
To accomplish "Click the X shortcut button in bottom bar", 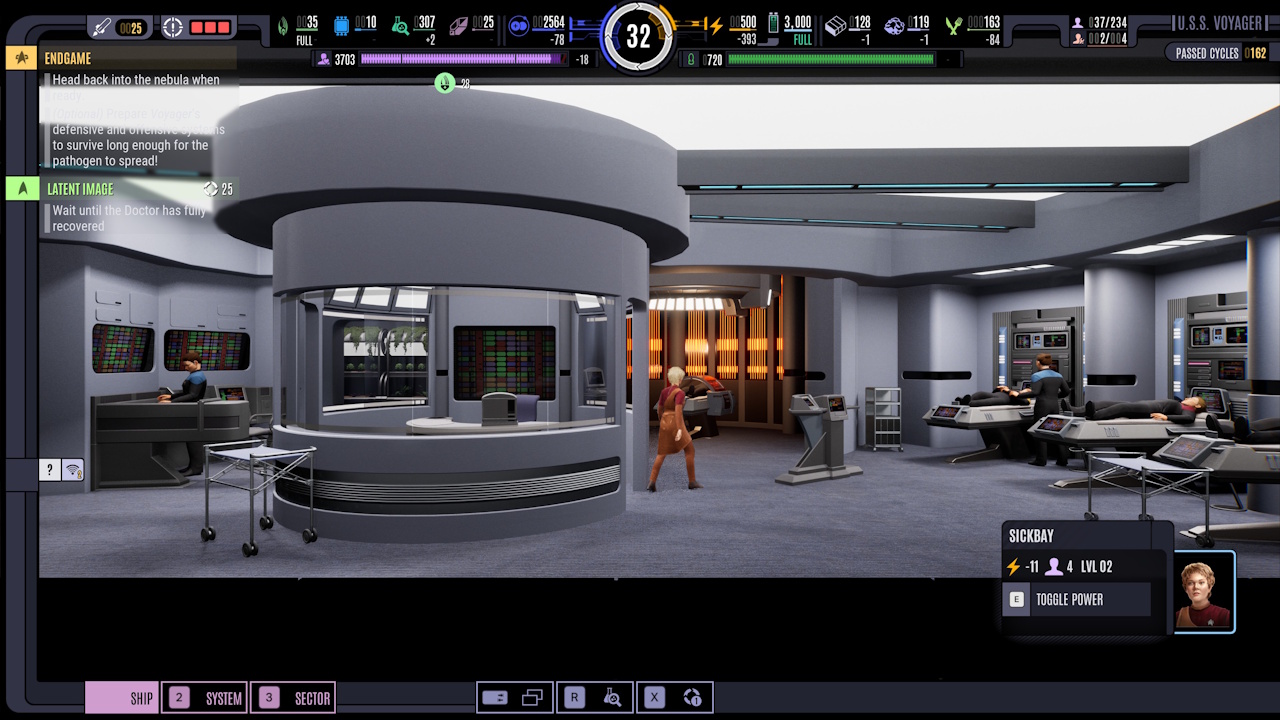I will 653,697.
